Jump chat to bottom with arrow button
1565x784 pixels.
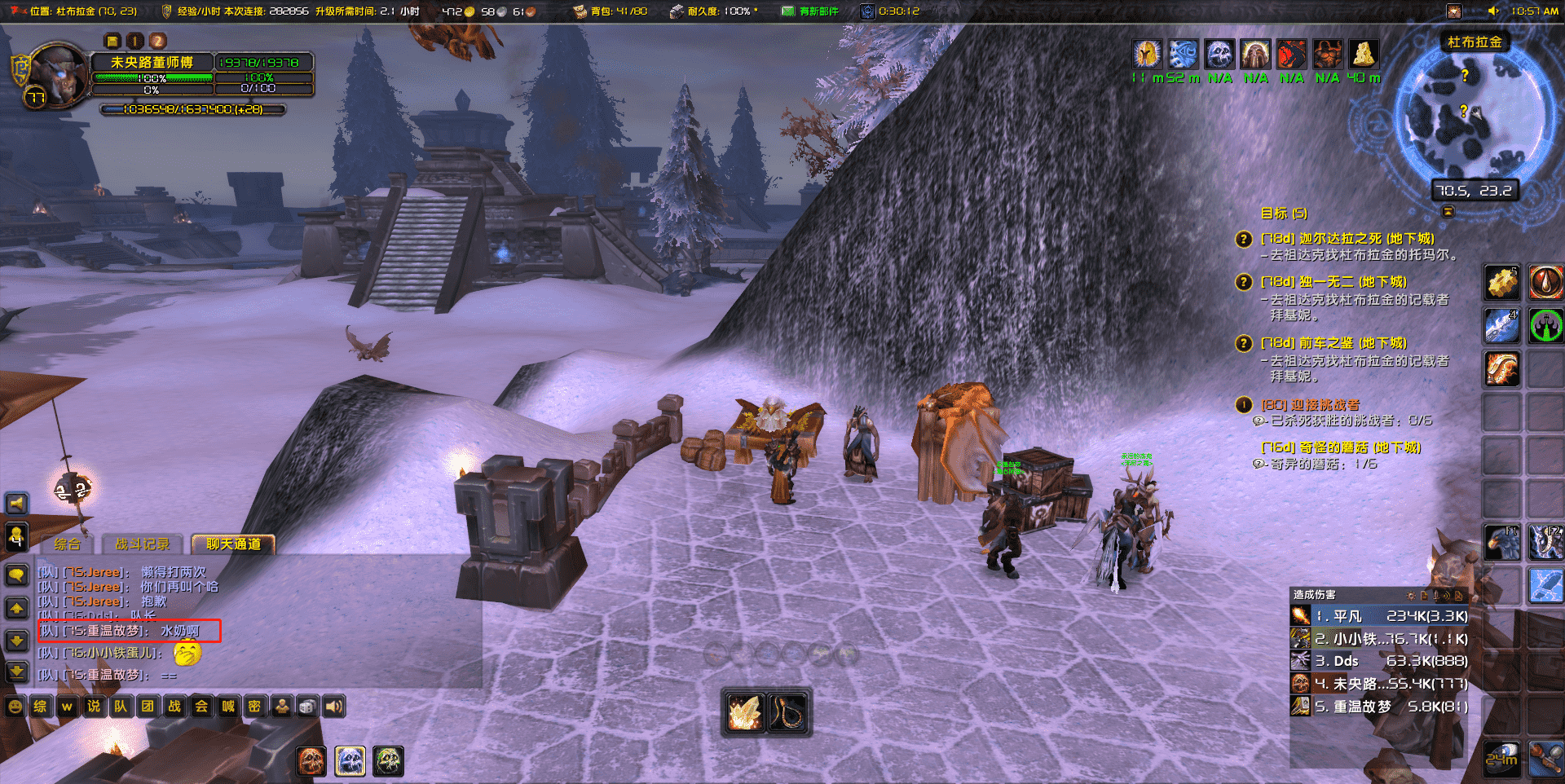pos(16,672)
